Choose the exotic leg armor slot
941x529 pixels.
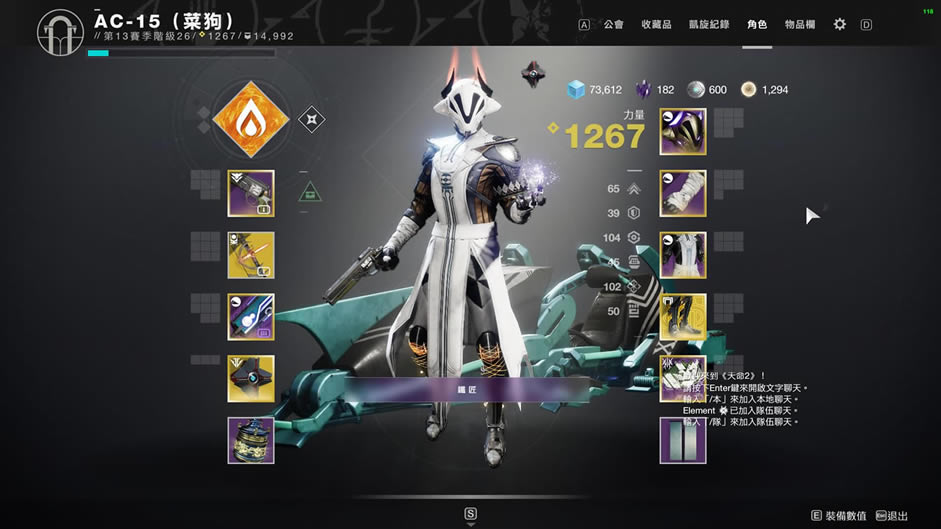(x=683, y=317)
